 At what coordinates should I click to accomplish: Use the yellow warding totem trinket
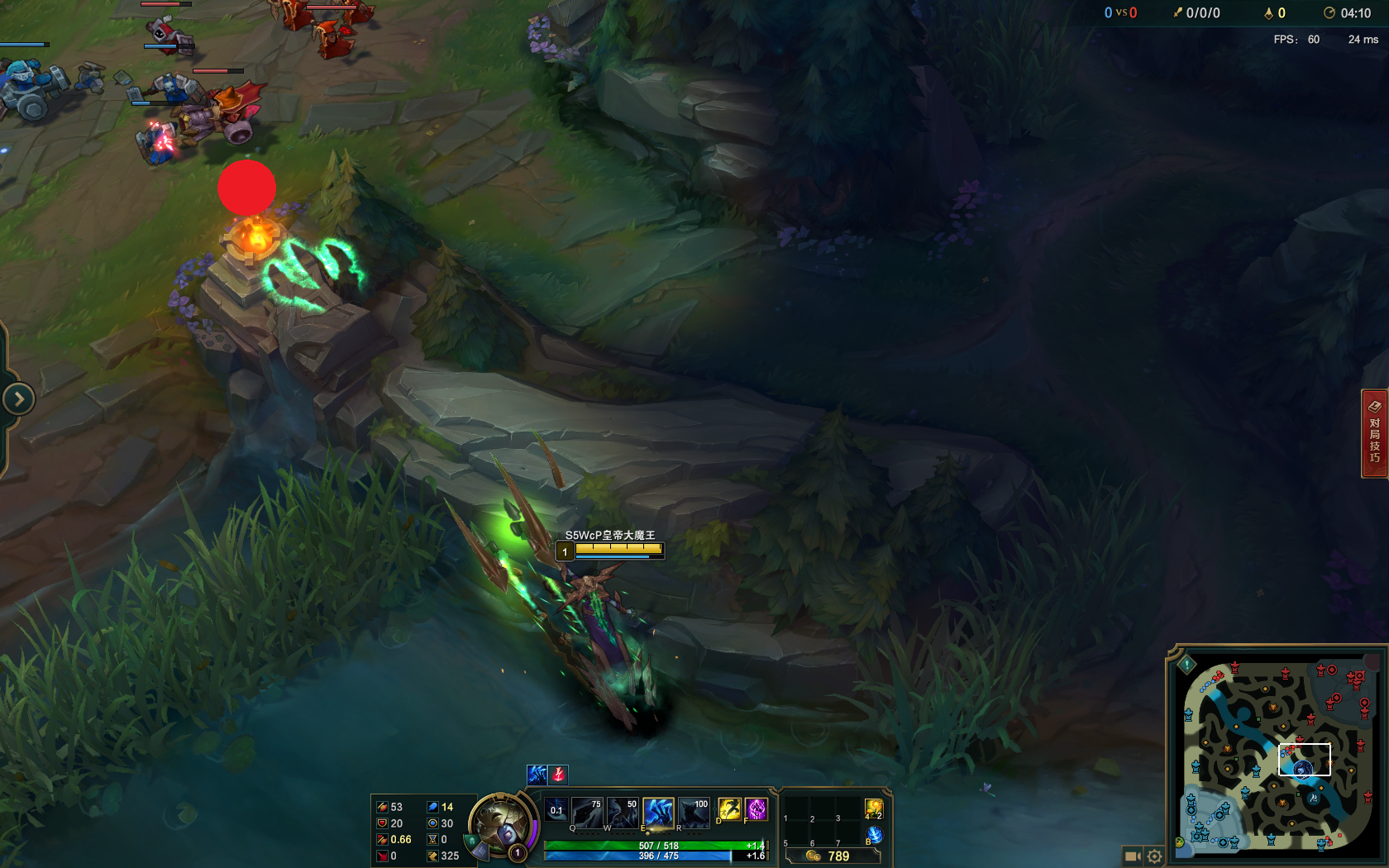(x=874, y=809)
